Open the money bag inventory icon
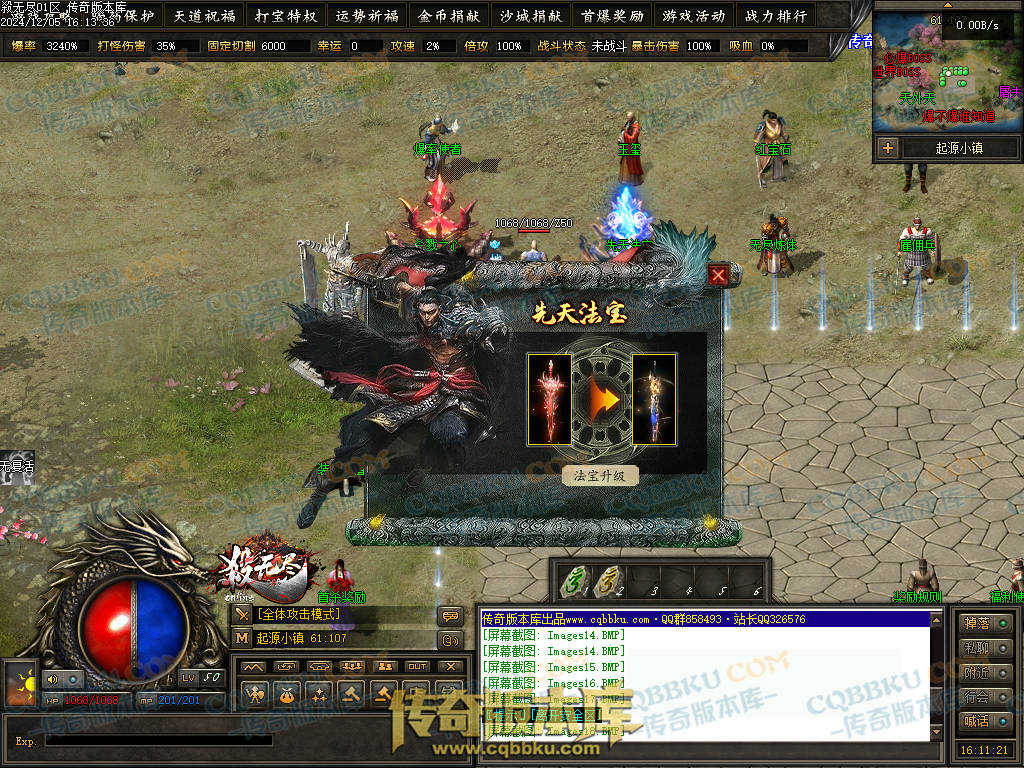The height and width of the screenshot is (768, 1024). click(x=287, y=694)
